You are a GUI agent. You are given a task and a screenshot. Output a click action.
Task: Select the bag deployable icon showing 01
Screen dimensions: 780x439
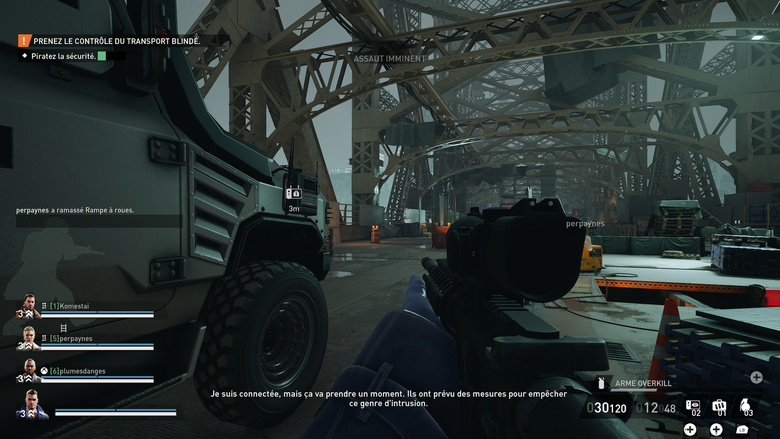(x=719, y=406)
